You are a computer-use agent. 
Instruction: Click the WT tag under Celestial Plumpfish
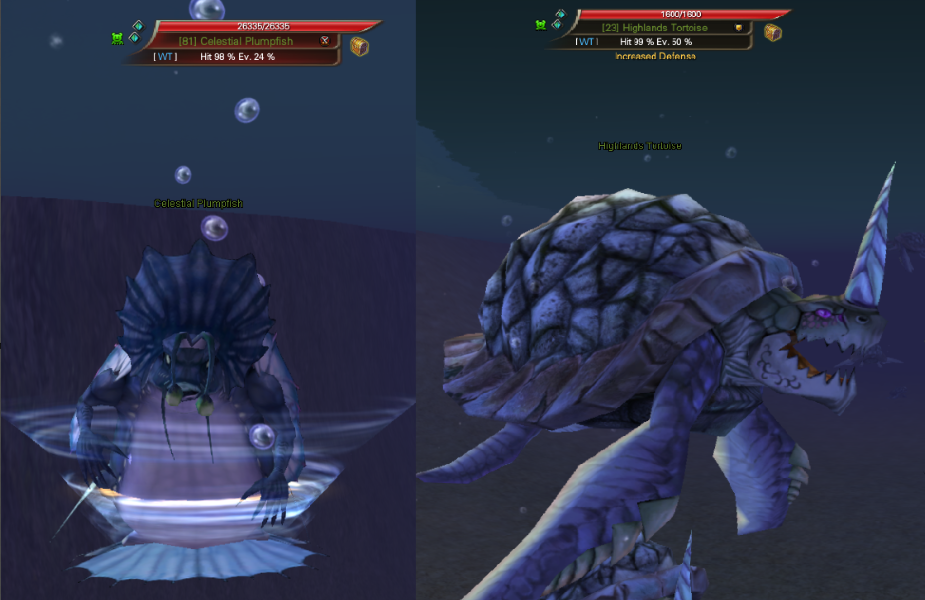[166, 57]
